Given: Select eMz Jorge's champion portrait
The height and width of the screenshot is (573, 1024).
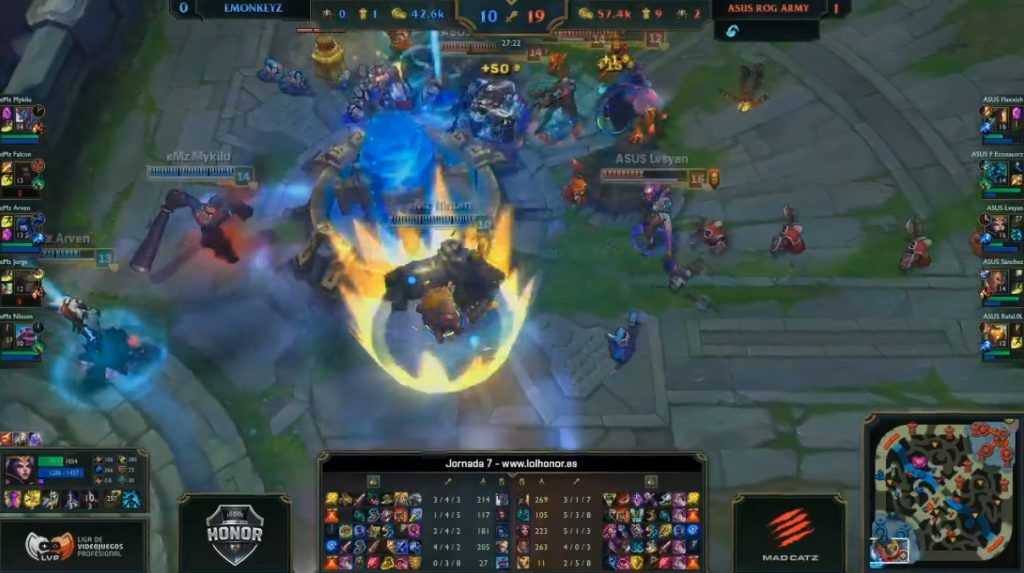Looking at the screenshot, I should coord(22,281).
